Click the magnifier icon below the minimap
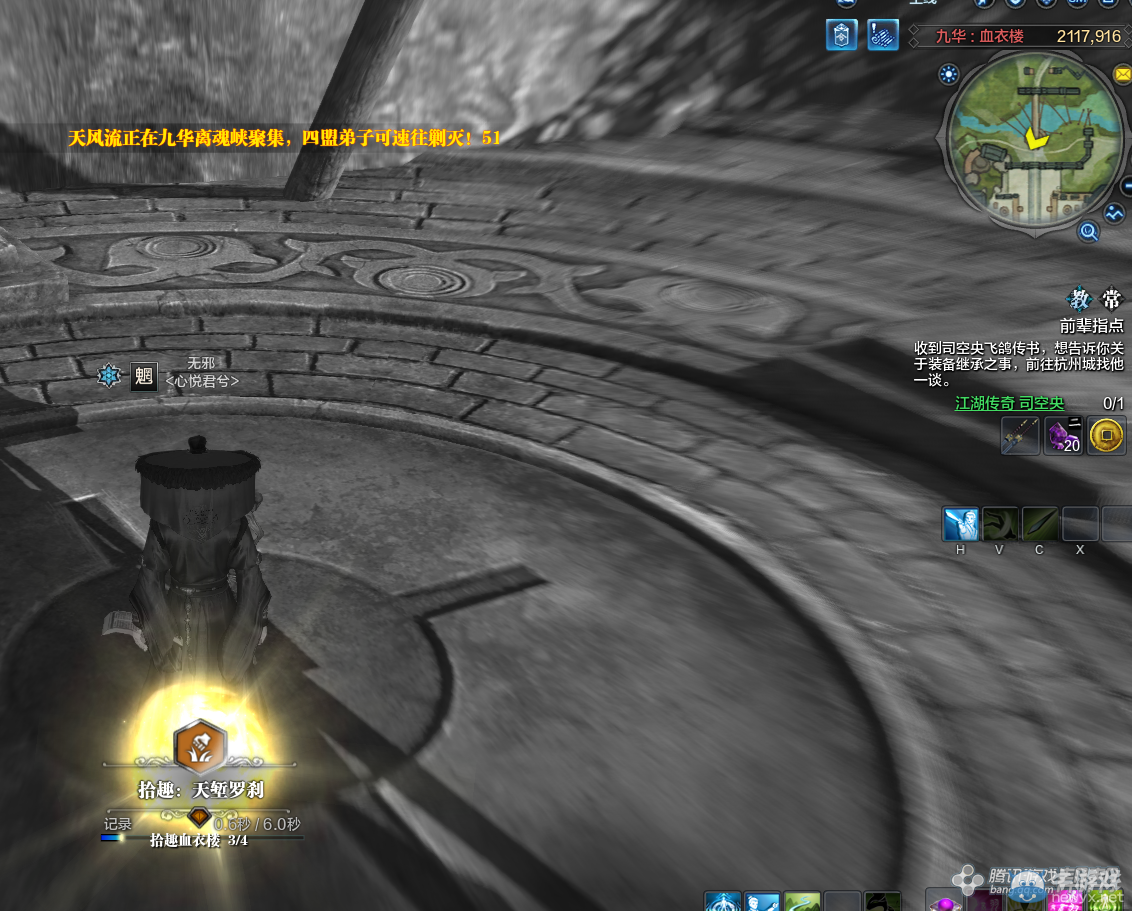The image size is (1132, 911). pyautogui.click(x=1088, y=232)
